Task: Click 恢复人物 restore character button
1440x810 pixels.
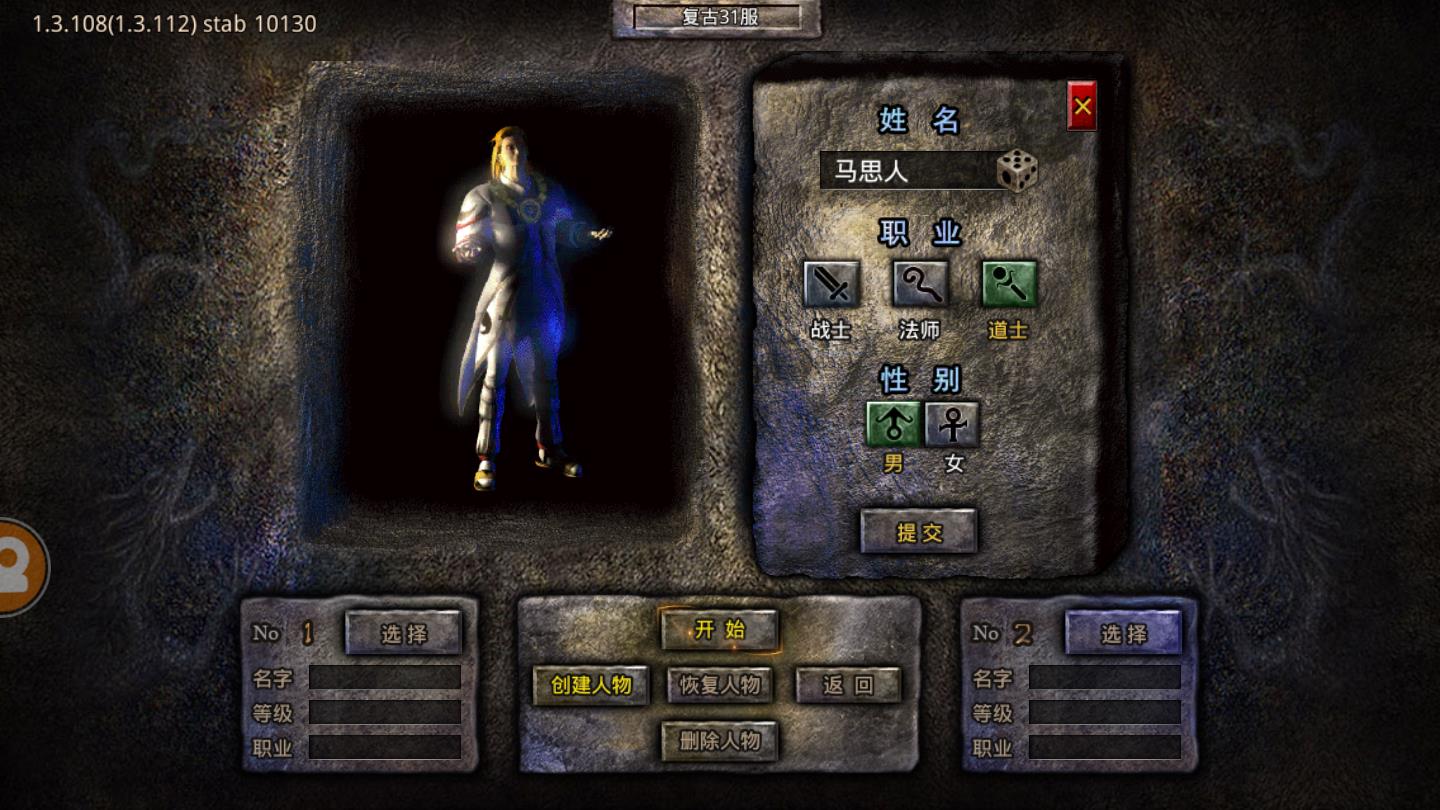Action: tap(720, 685)
